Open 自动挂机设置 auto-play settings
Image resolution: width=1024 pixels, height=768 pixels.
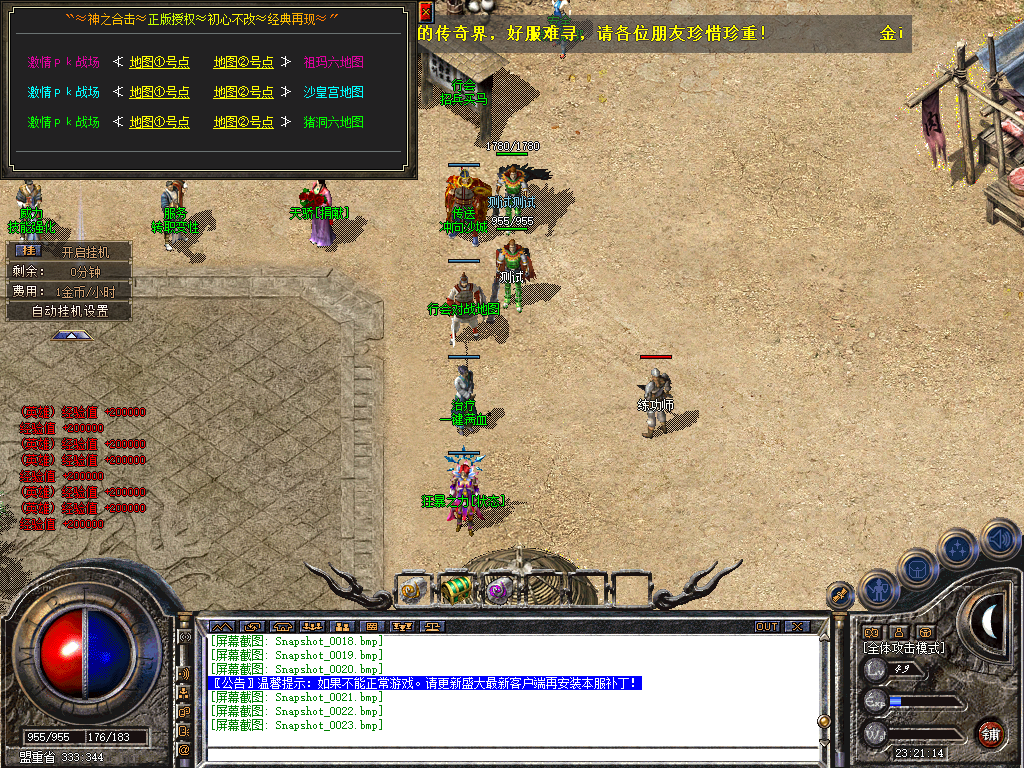69,311
